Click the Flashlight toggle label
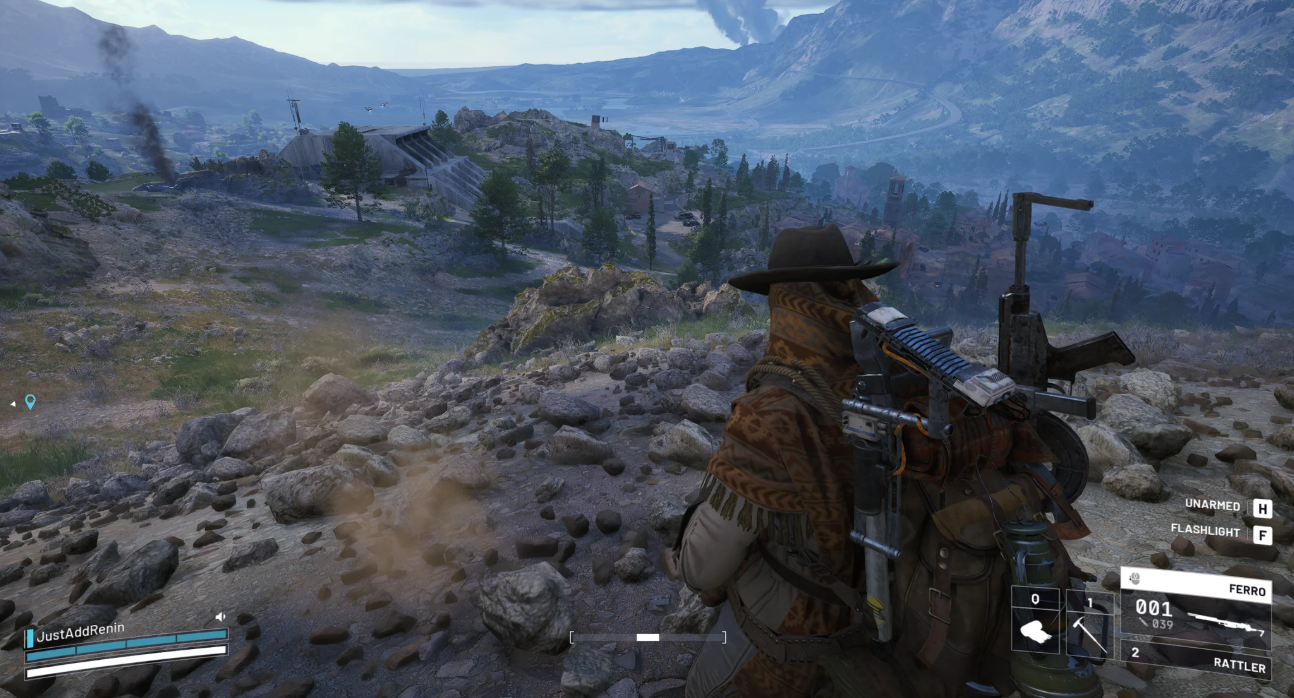Viewport: 1294px width, 698px height. [1205, 532]
